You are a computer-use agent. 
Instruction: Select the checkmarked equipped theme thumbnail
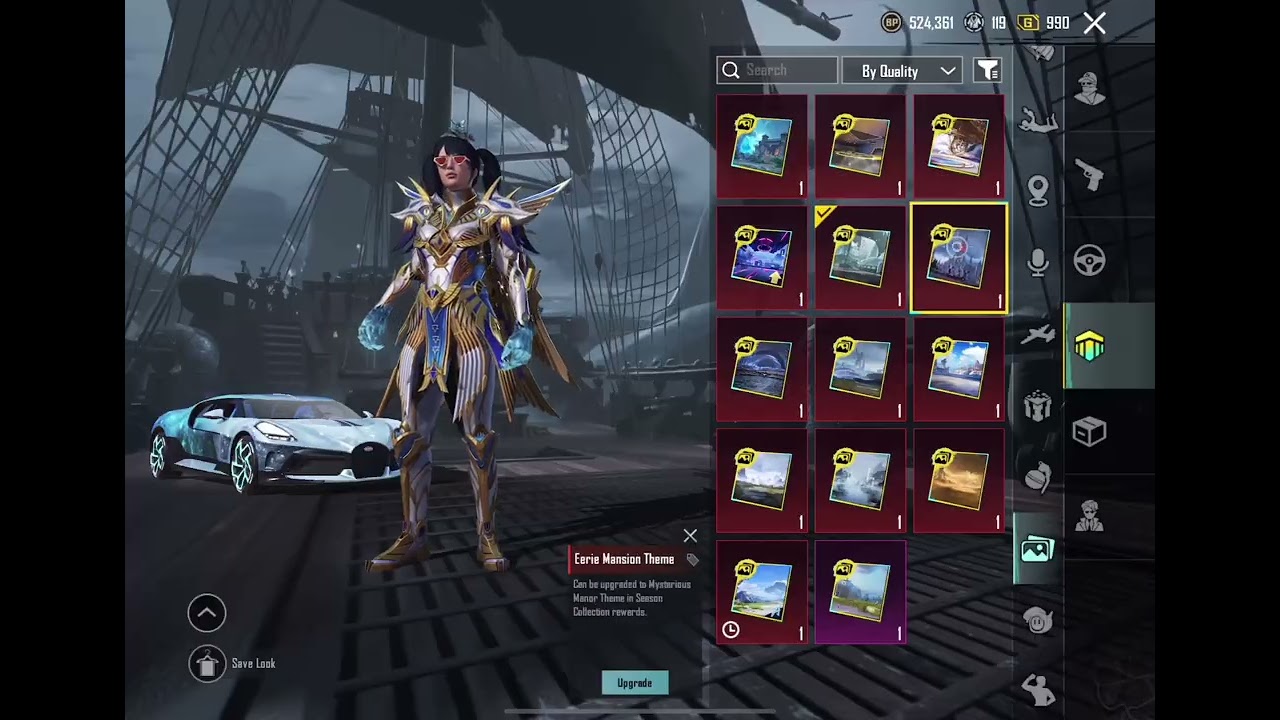(x=860, y=258)
